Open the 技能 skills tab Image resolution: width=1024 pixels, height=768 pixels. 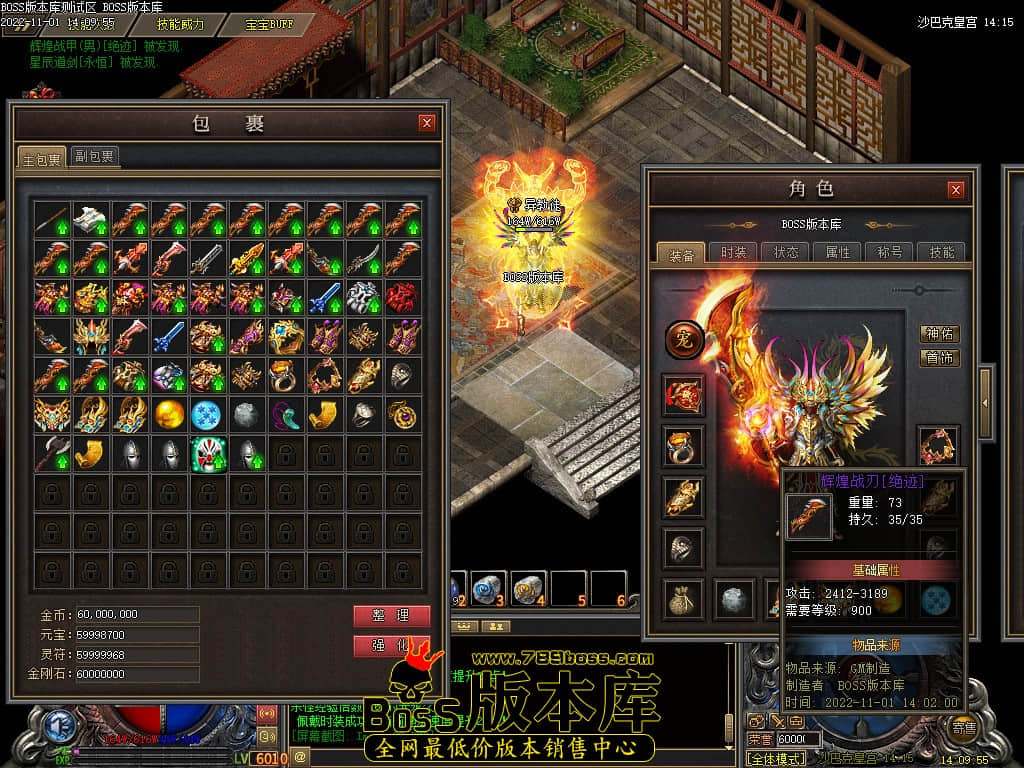coord(941,253)
